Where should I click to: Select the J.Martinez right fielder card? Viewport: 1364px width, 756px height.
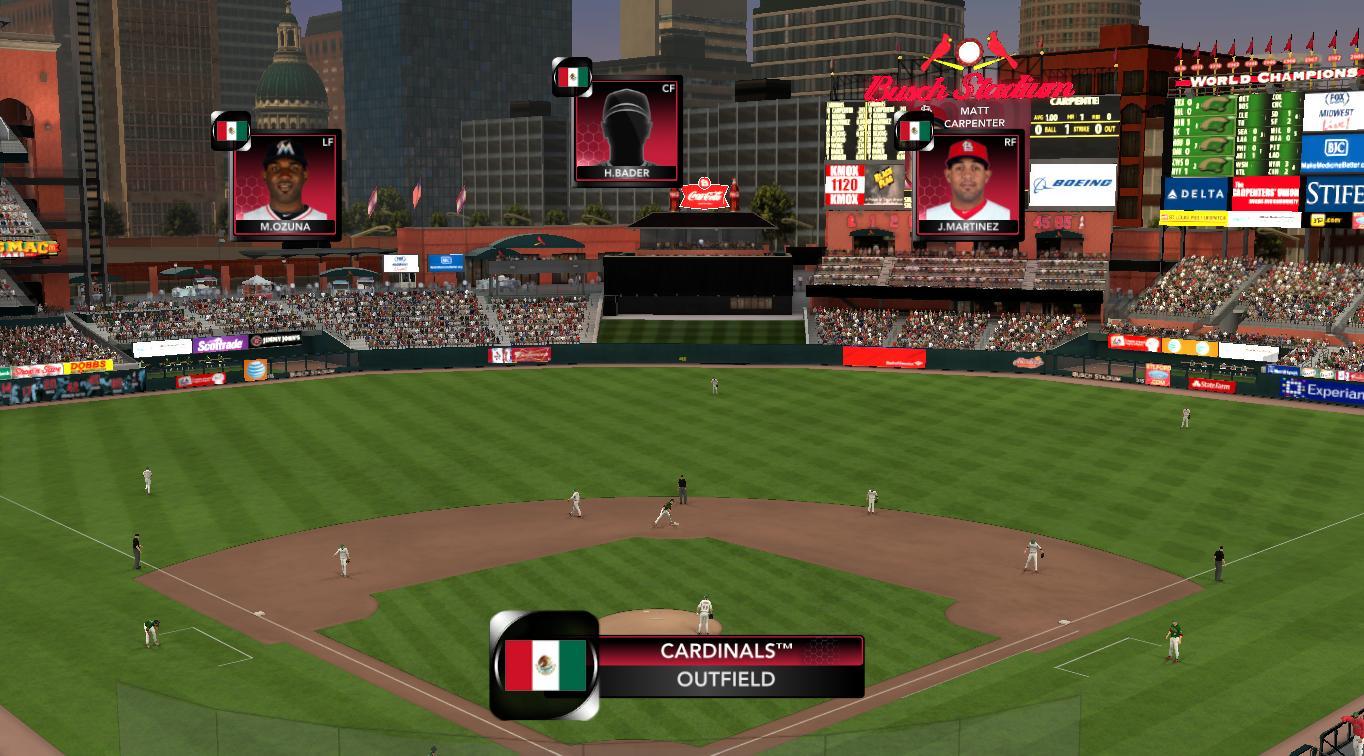coord(967,185)
